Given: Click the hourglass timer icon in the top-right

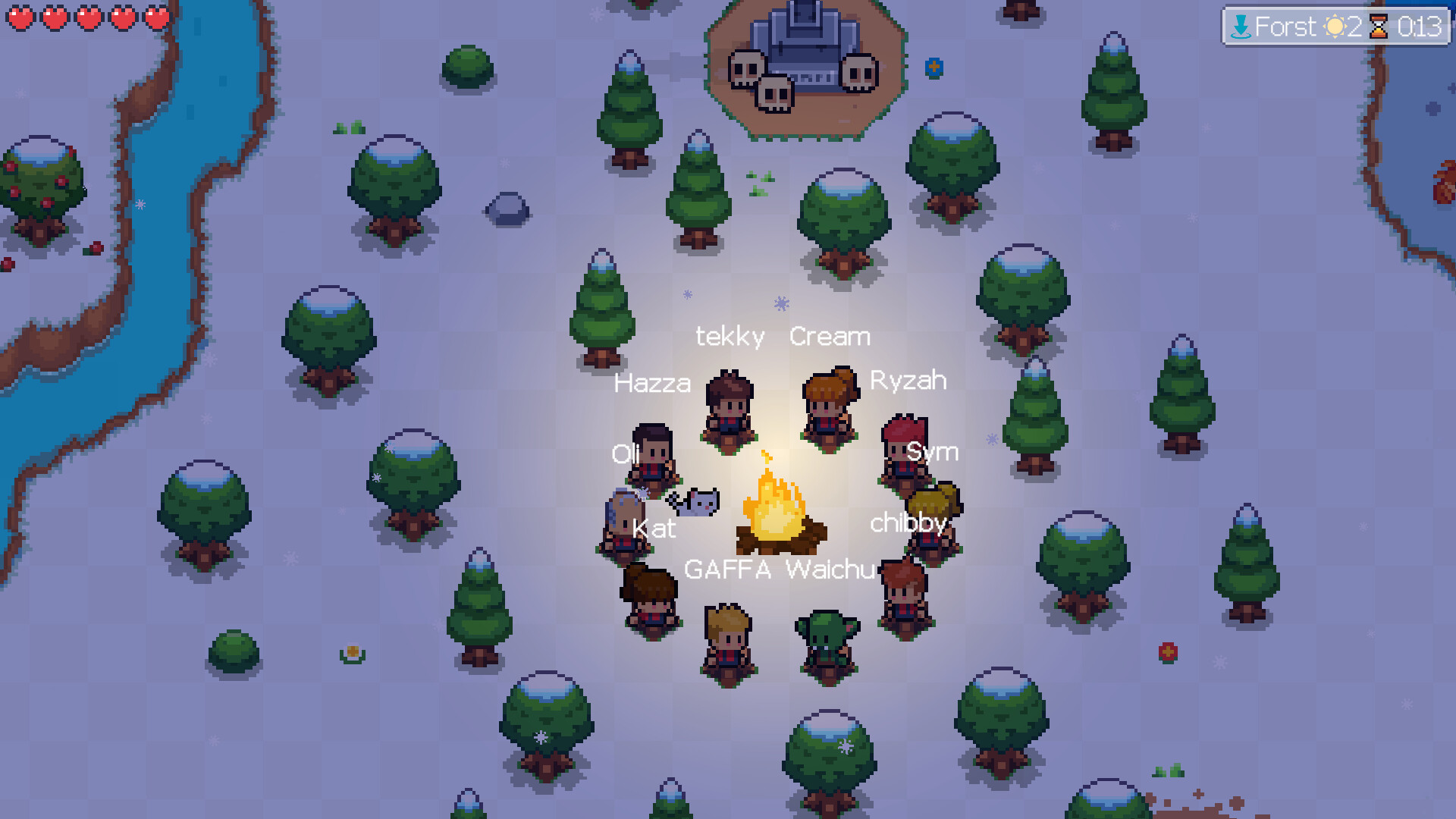Looking at the screenshot, I should coord(1378,27).
